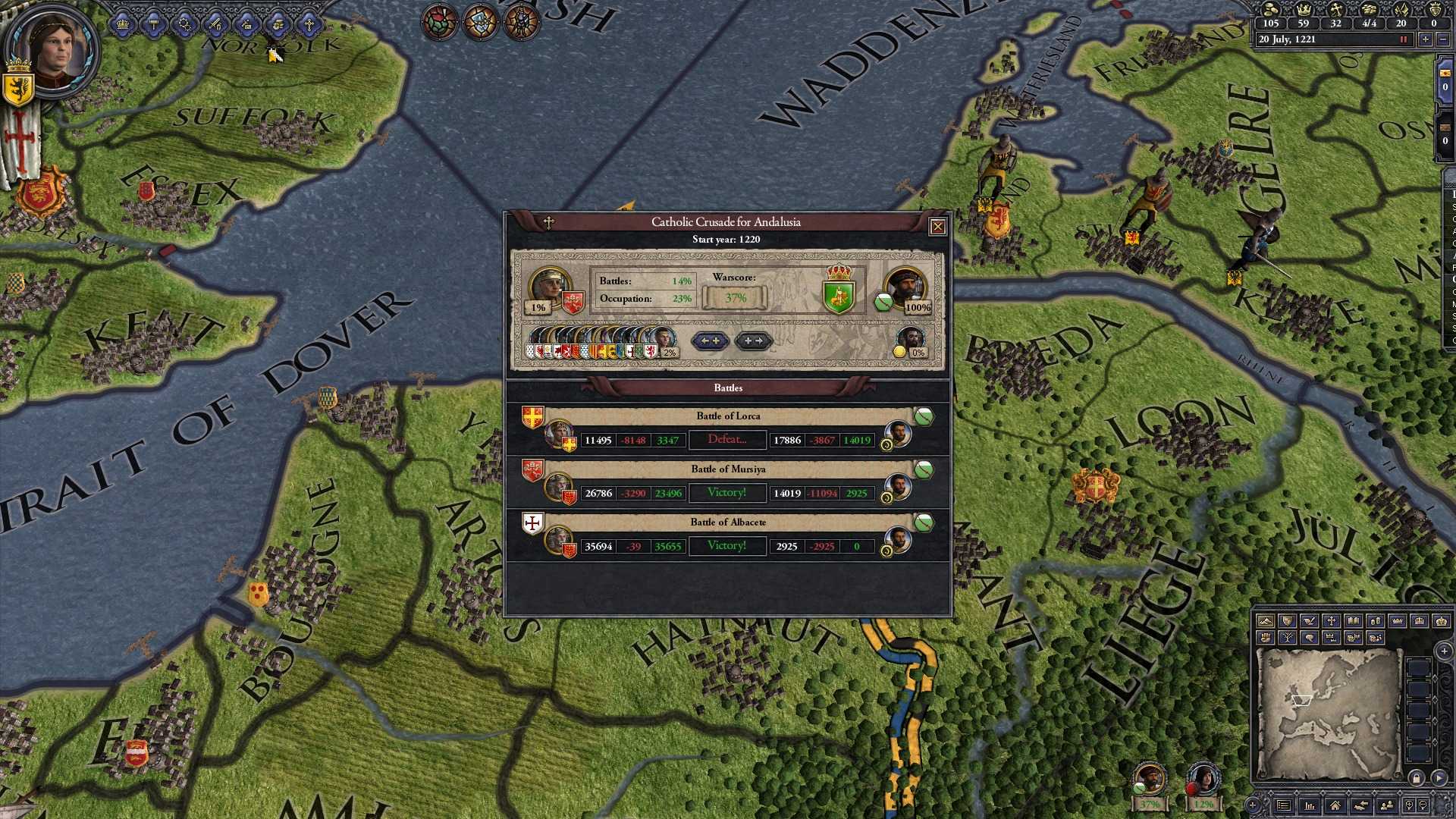Screen dimensions: 1456x819
Task: Open the dynasty map mode (tree icon)
Action: click(x=1288, y=638)
